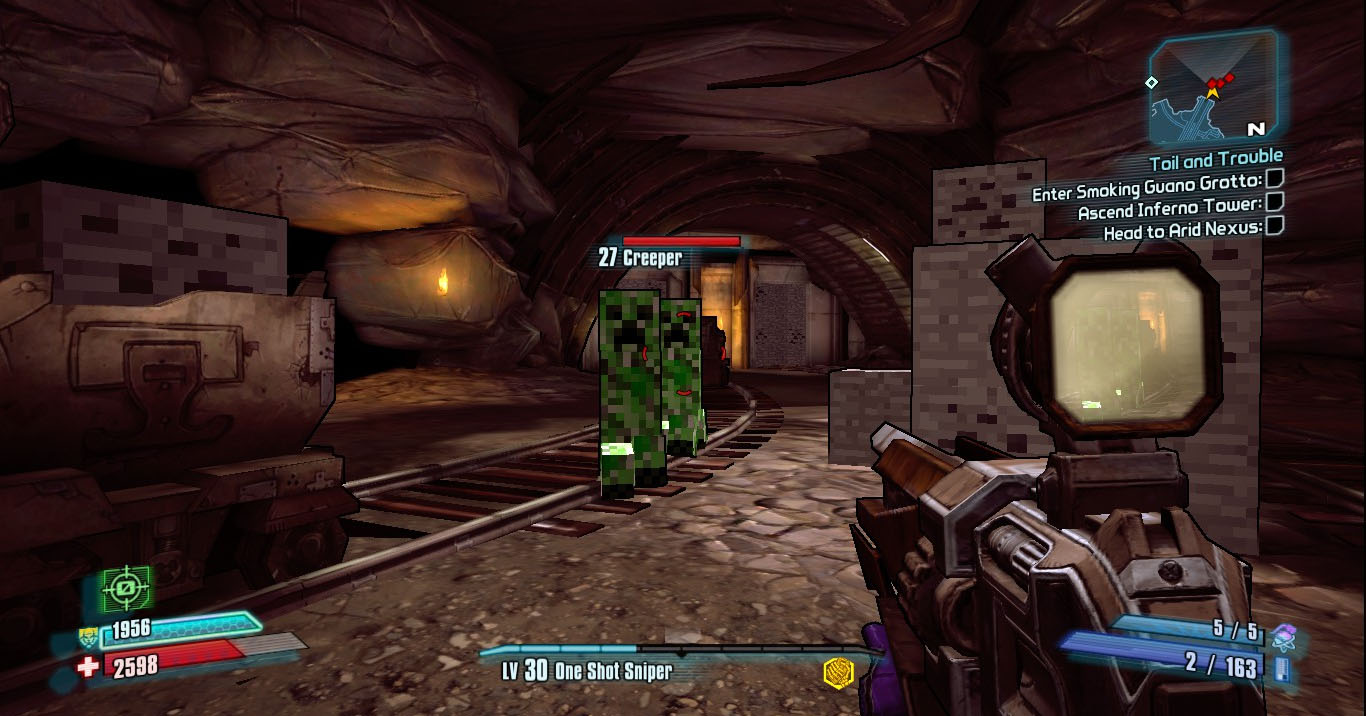
Task: Click the yellow player arrow on minimap
Action: click(1213, 92)
